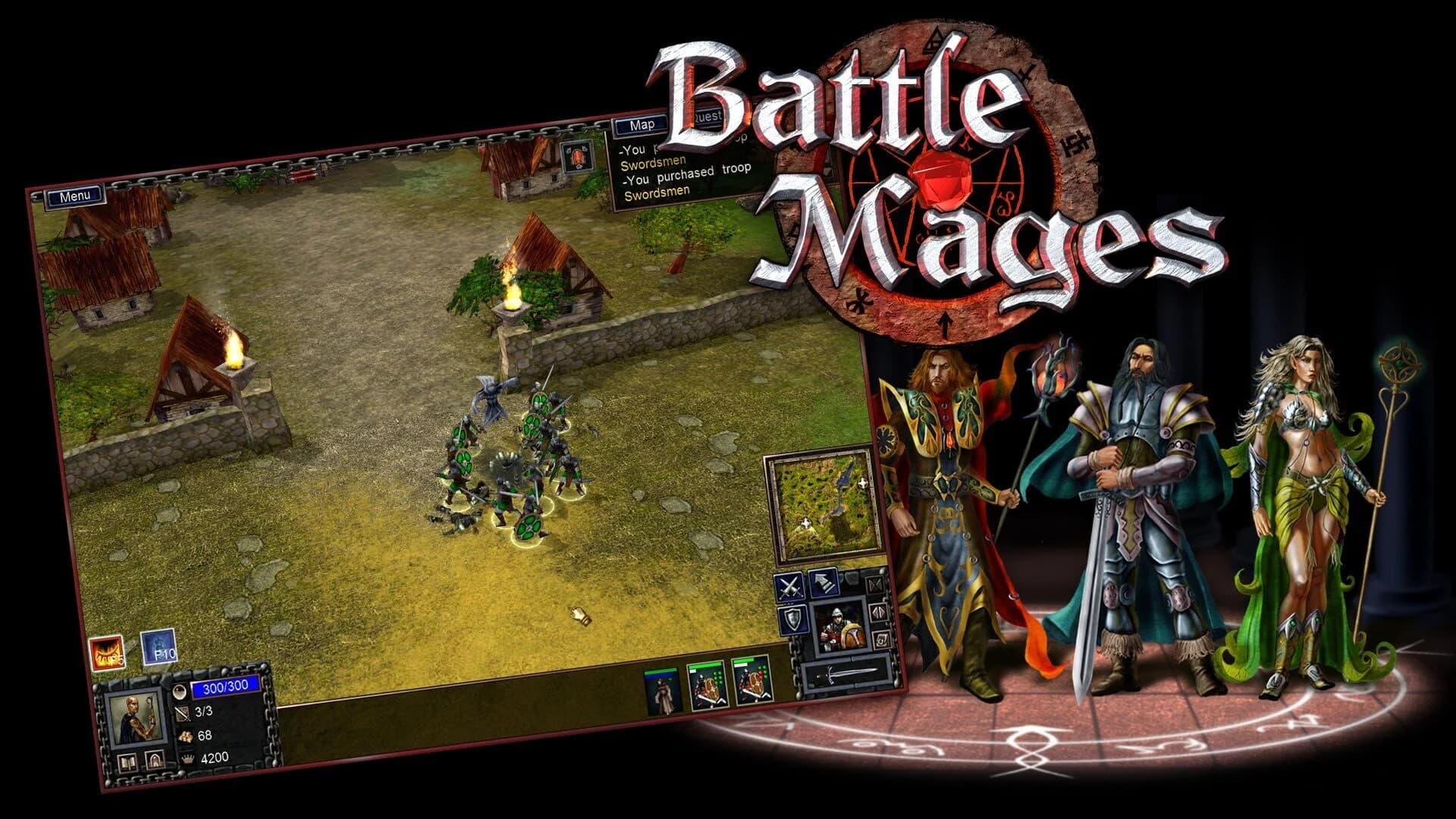Screen dimensions: 1456x819
Task: Click the pouch icon right of the soldier portrait
Action: (x=880, y=639)
